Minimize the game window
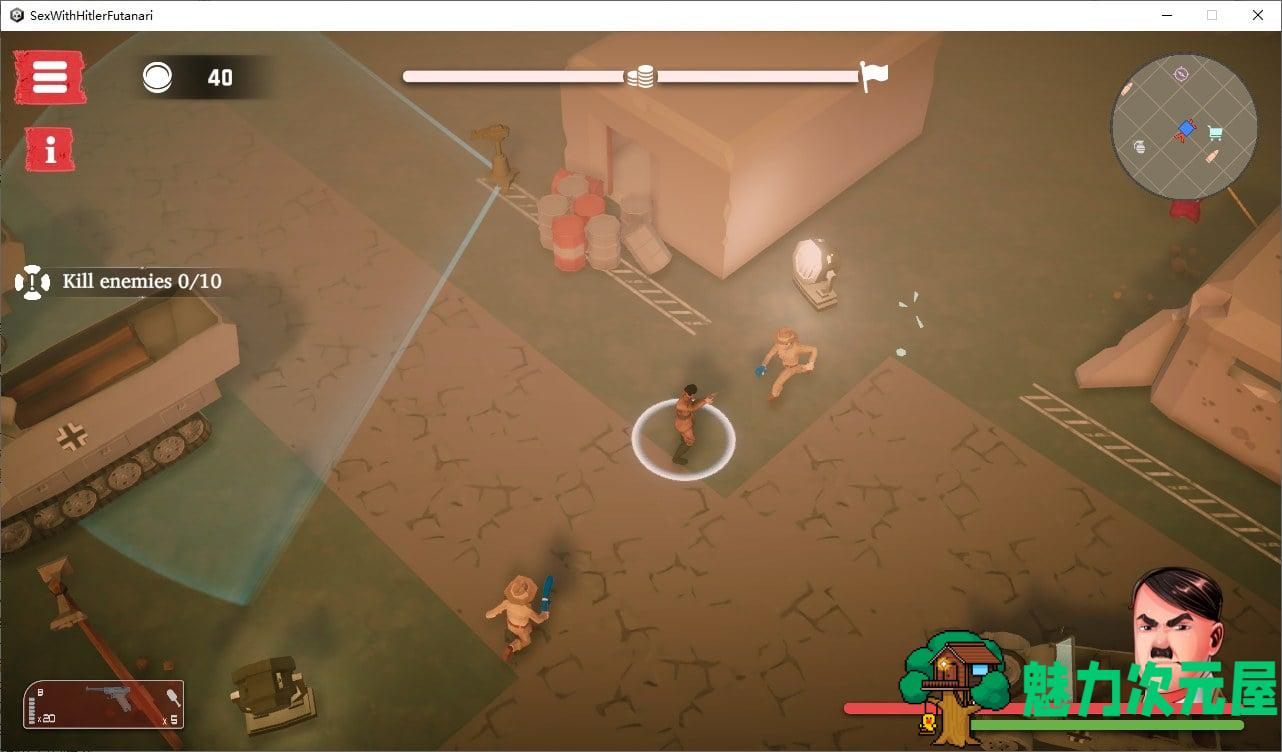Image resolution: width=1282 pixels, height=752 pixels. (x=1167, y=15)
